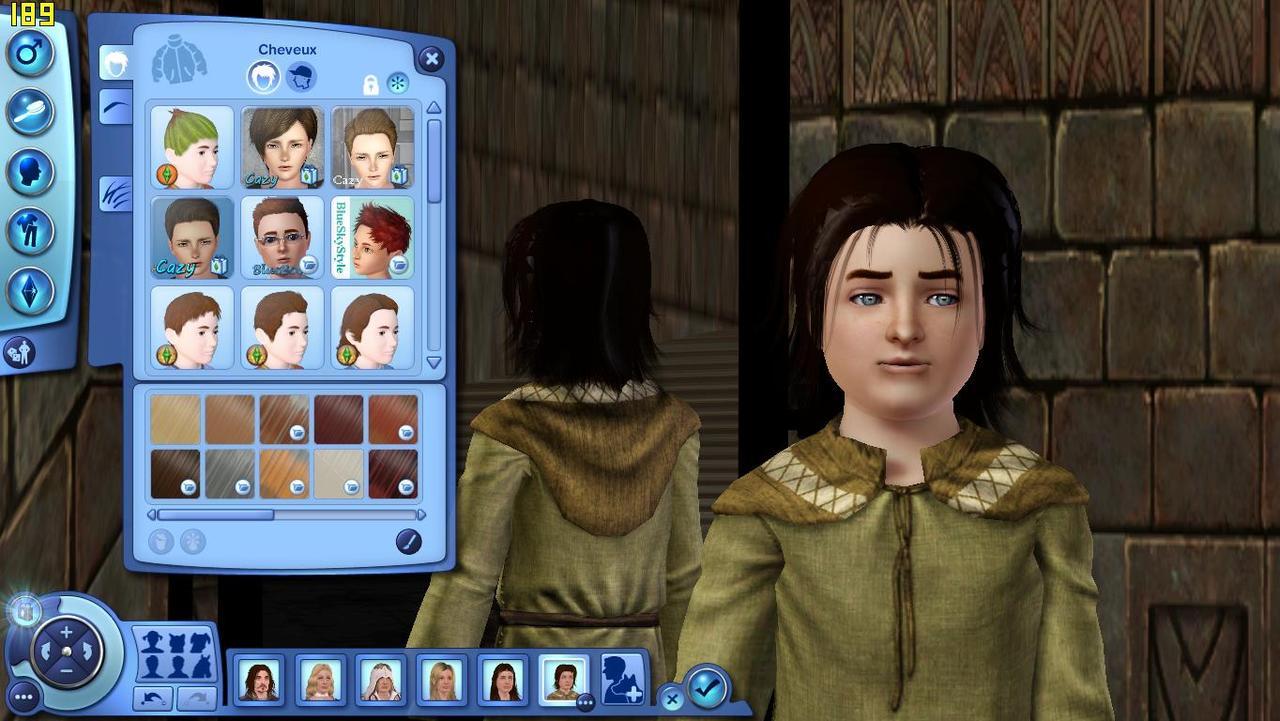Confirm the Sim with the checkmark button
Viewport: 1280px width, 721px height.
click(x=707, y=687)
